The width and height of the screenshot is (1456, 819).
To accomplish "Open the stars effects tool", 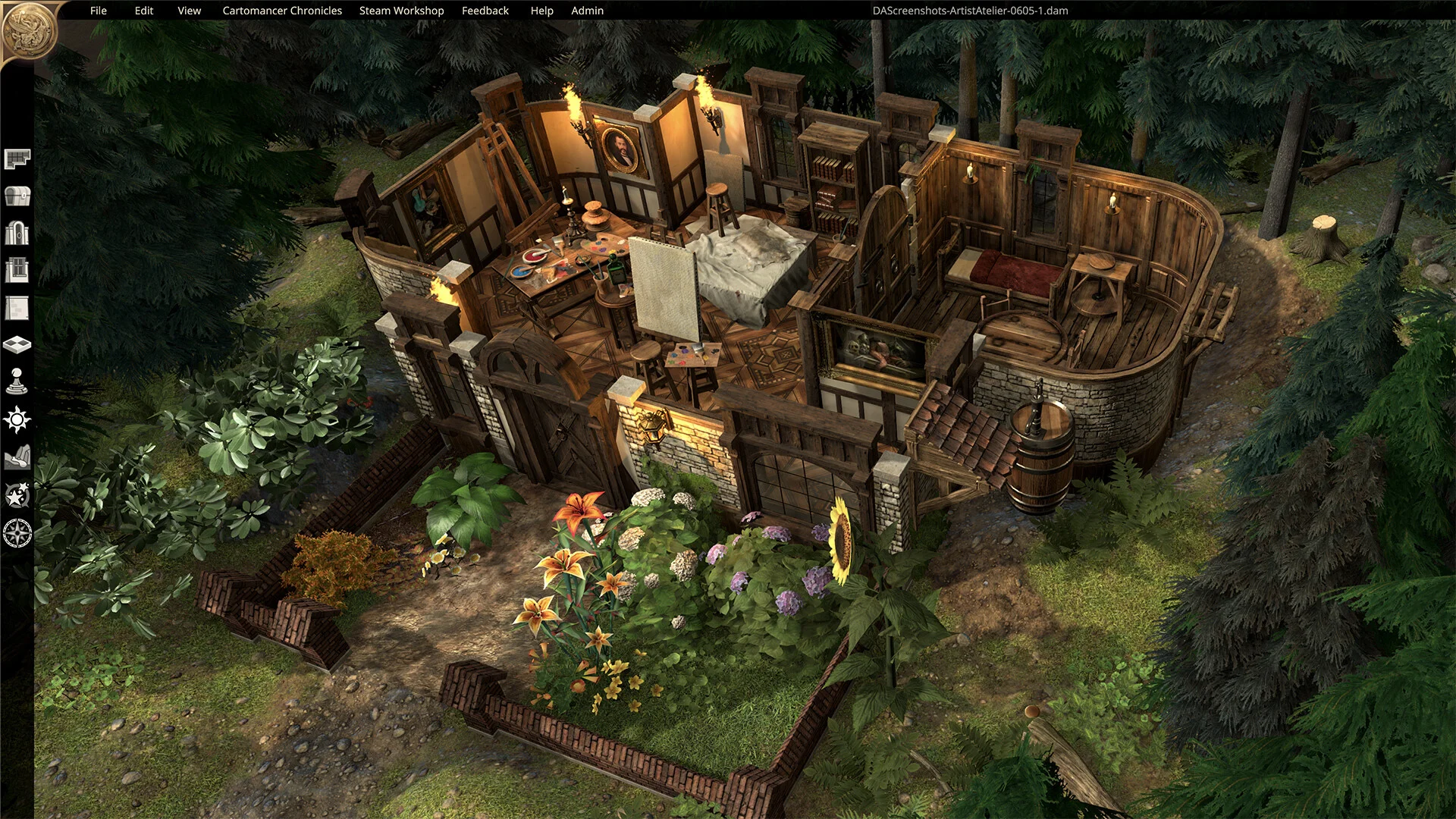I will pyautogui.click(x=17, y=495).
